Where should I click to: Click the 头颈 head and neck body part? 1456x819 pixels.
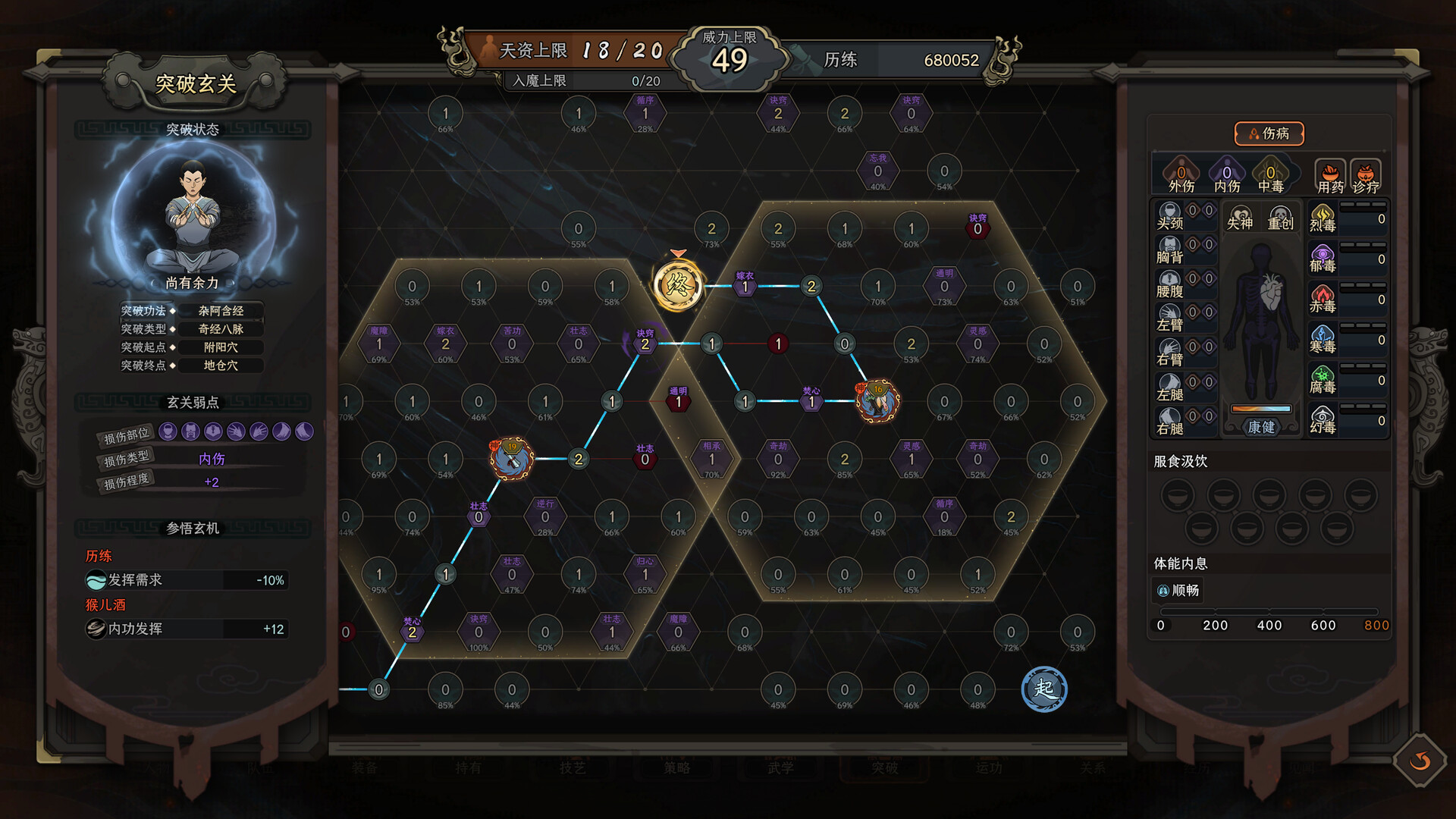point(1170,215)
